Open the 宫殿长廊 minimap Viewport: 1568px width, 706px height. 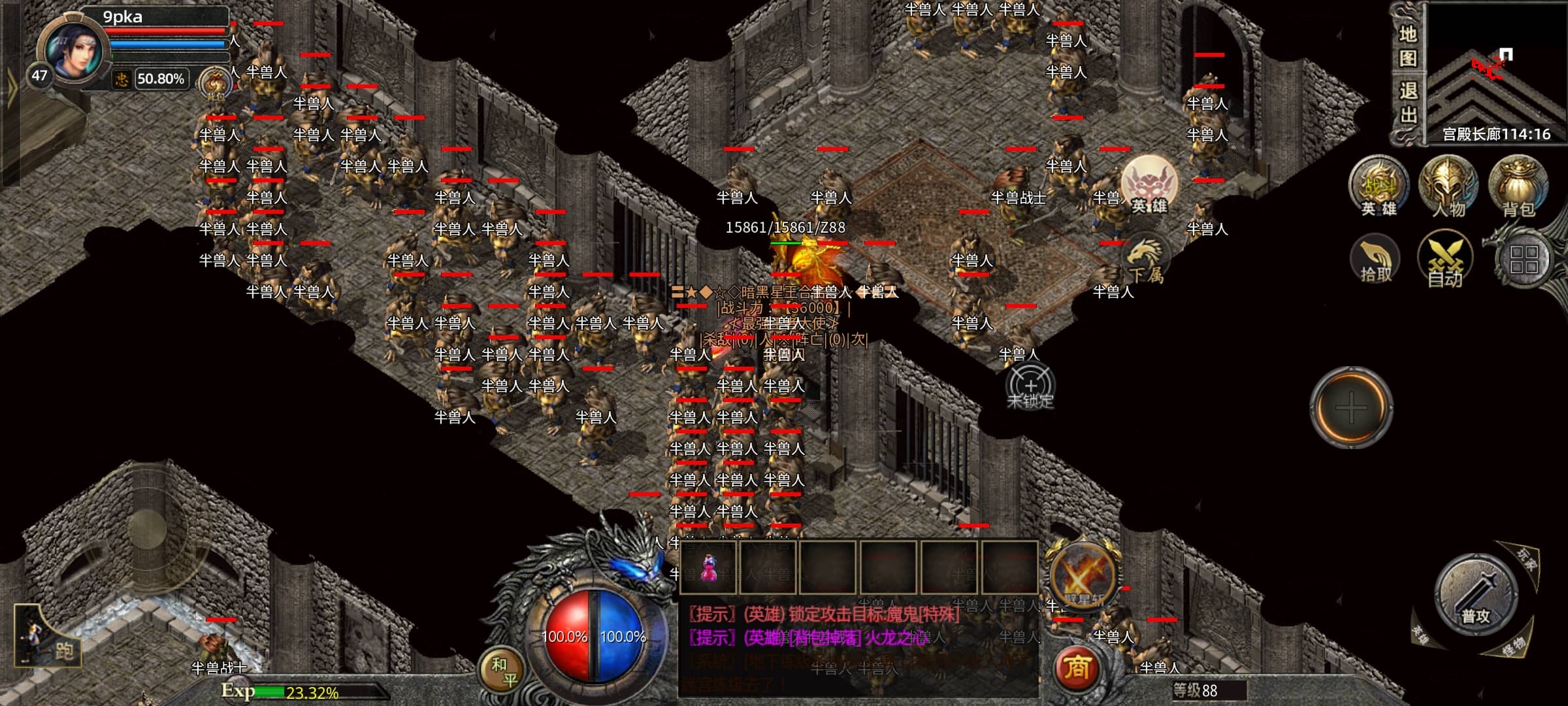pos(1496,72)
